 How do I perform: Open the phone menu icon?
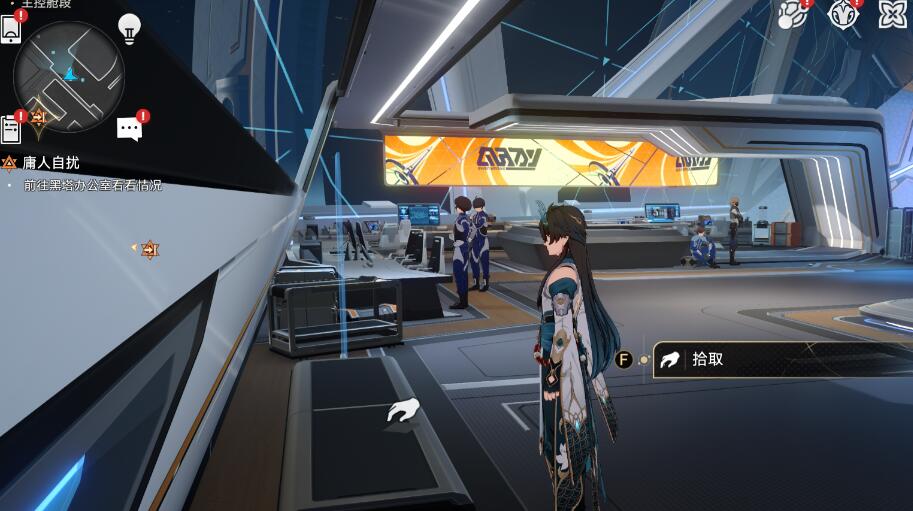point(11,29)
